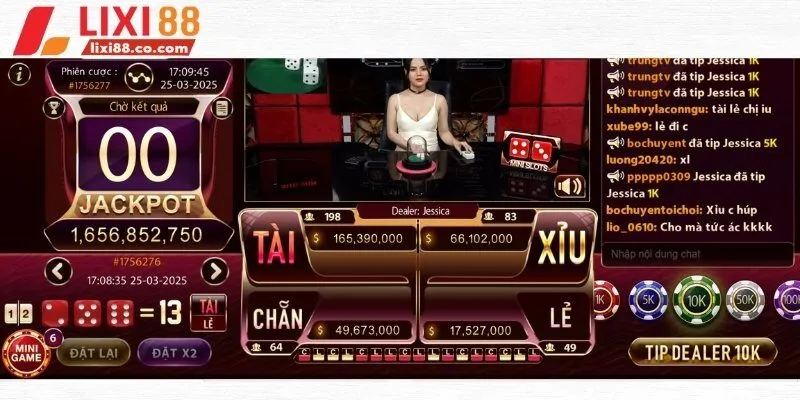Toggle the dealer stream sound

570,187
